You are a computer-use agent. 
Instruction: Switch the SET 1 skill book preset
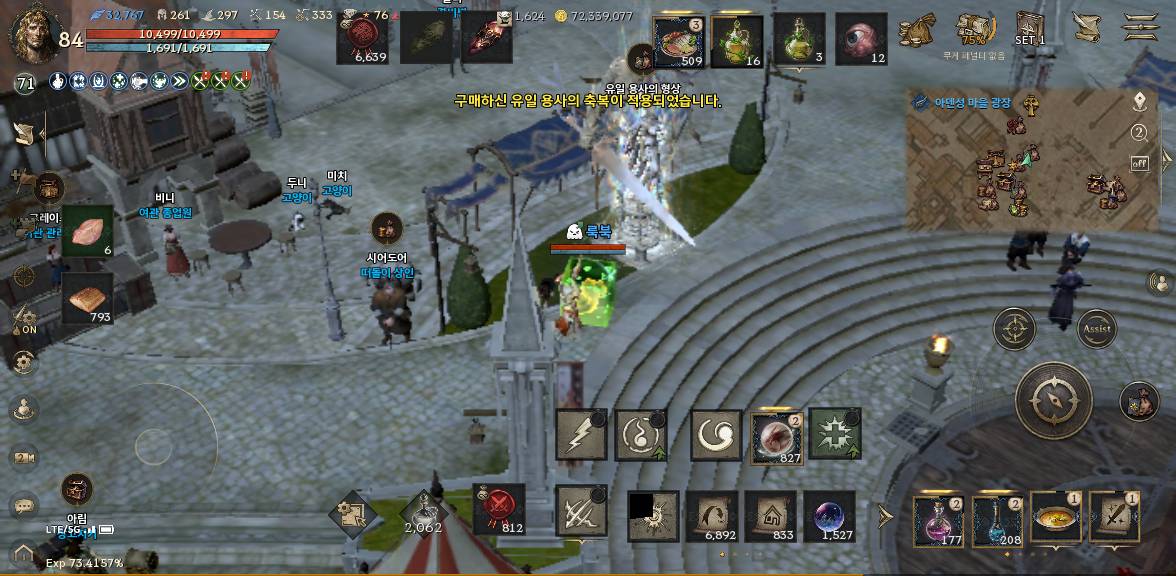click(x=1029, y=28)
